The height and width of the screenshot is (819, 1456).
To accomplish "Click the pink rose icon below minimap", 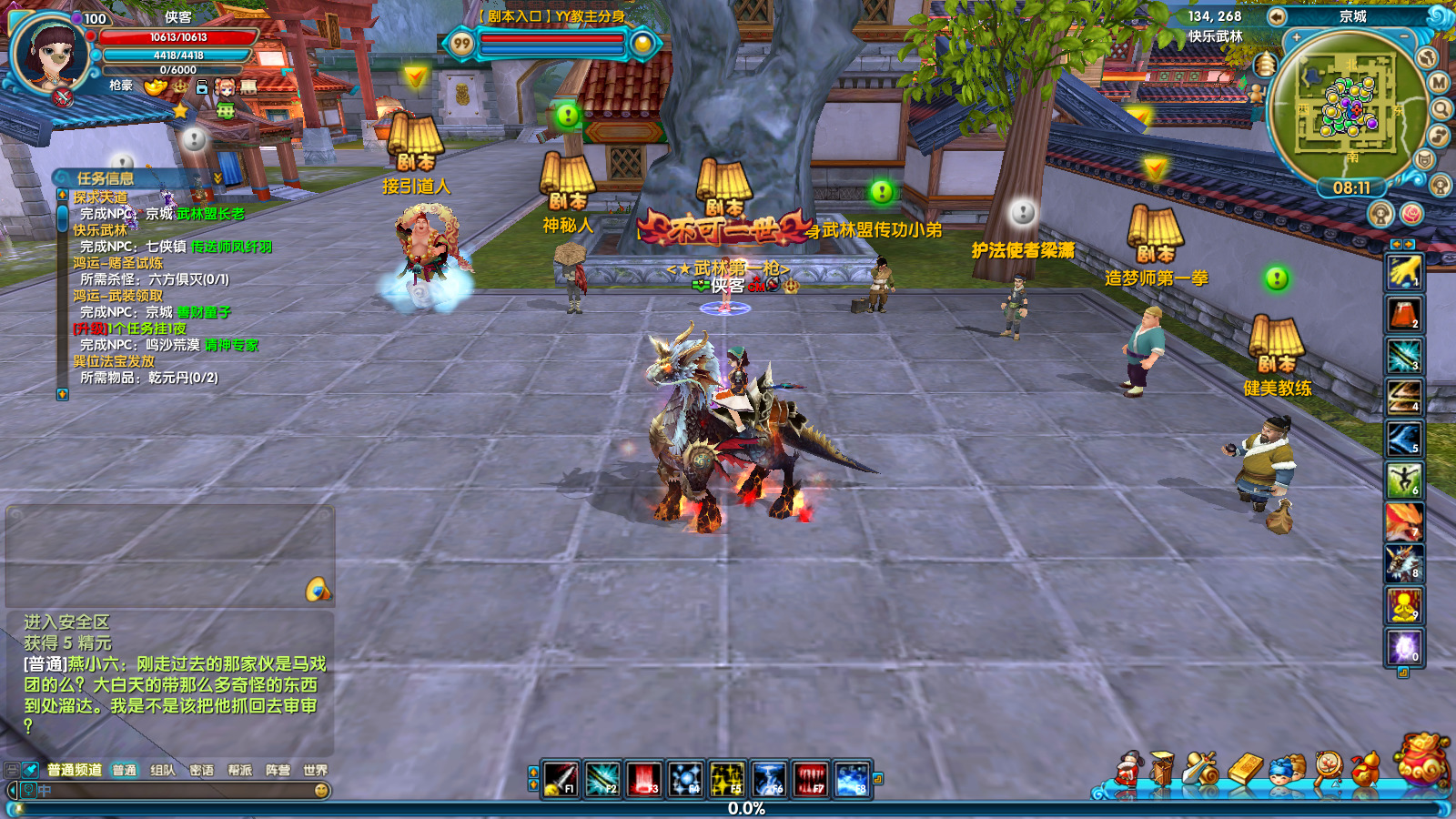I will coord(1411,214).
